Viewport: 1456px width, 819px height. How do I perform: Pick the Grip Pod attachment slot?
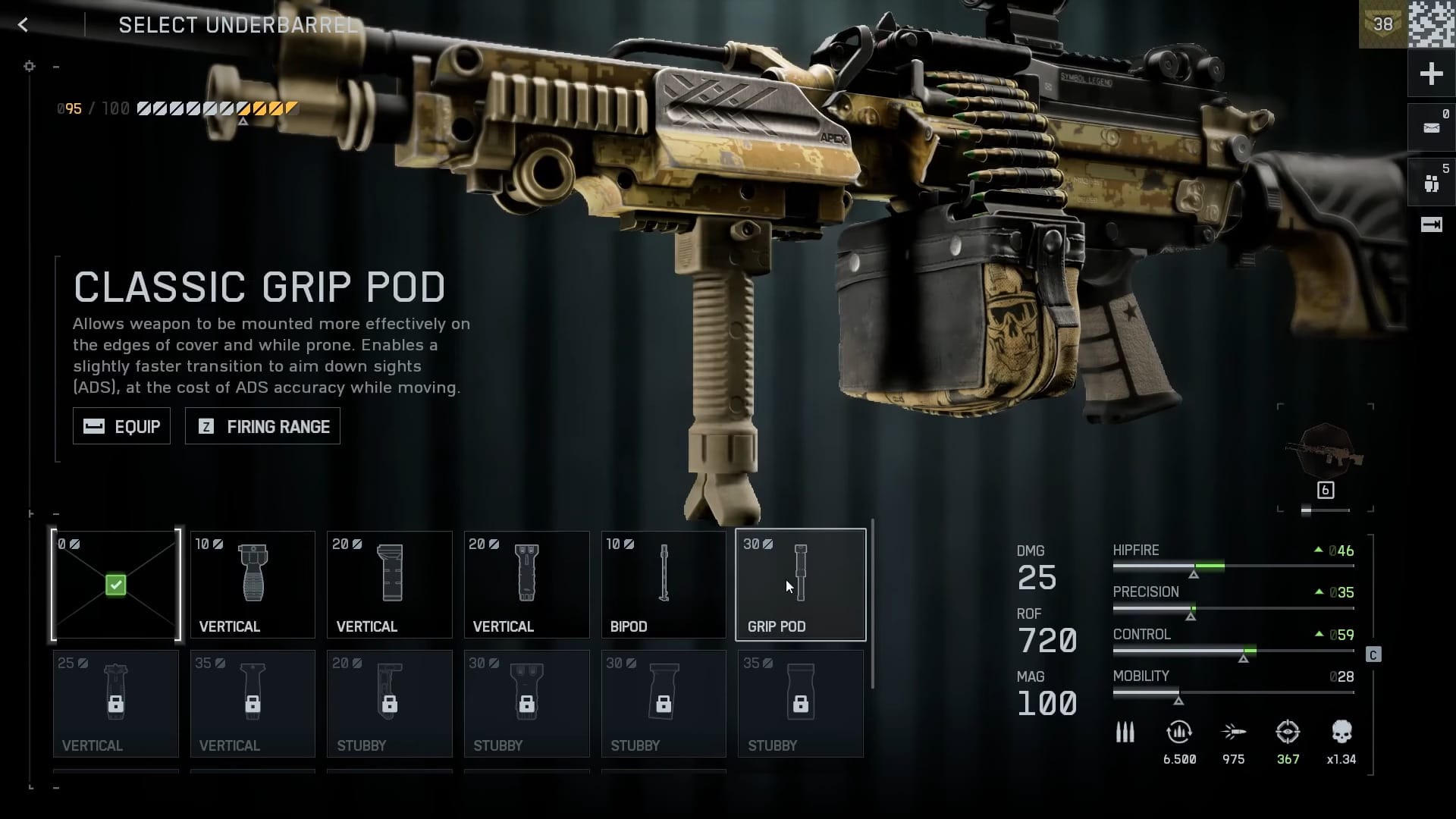[x=800, y=585]
